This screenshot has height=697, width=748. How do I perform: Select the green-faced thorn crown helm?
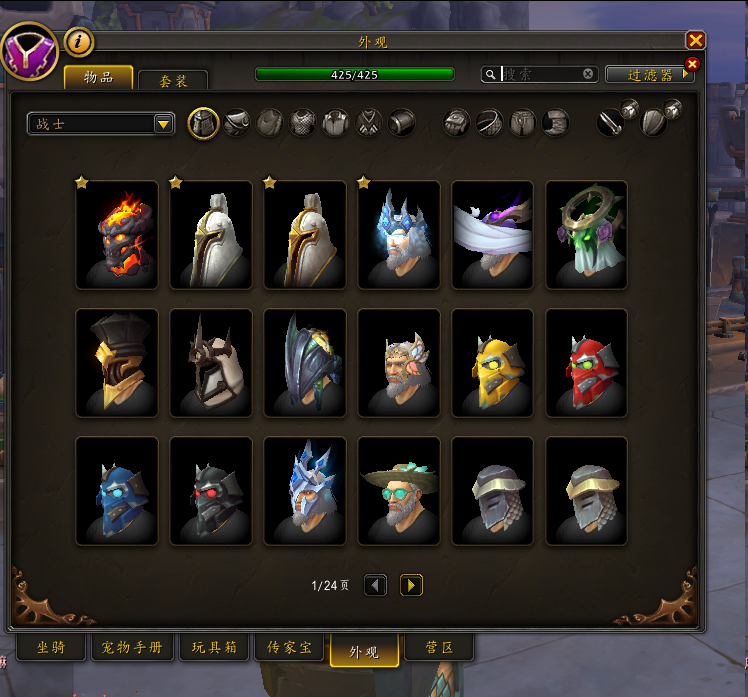tap(587, 235)
